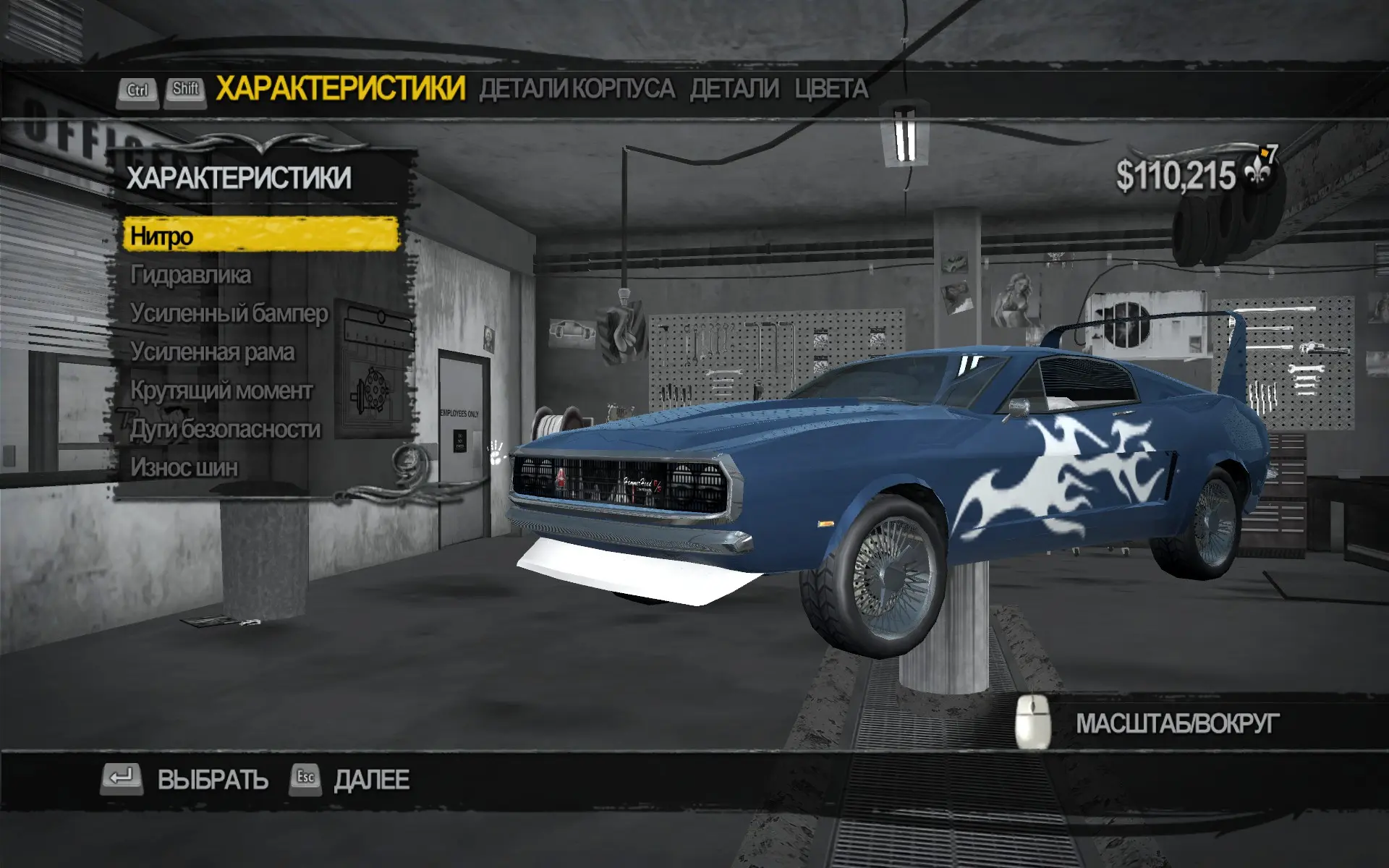Click the Выбрать button
Image resolution: width=1389 pixels, height=868 pixels.
(x=212, y=780)
